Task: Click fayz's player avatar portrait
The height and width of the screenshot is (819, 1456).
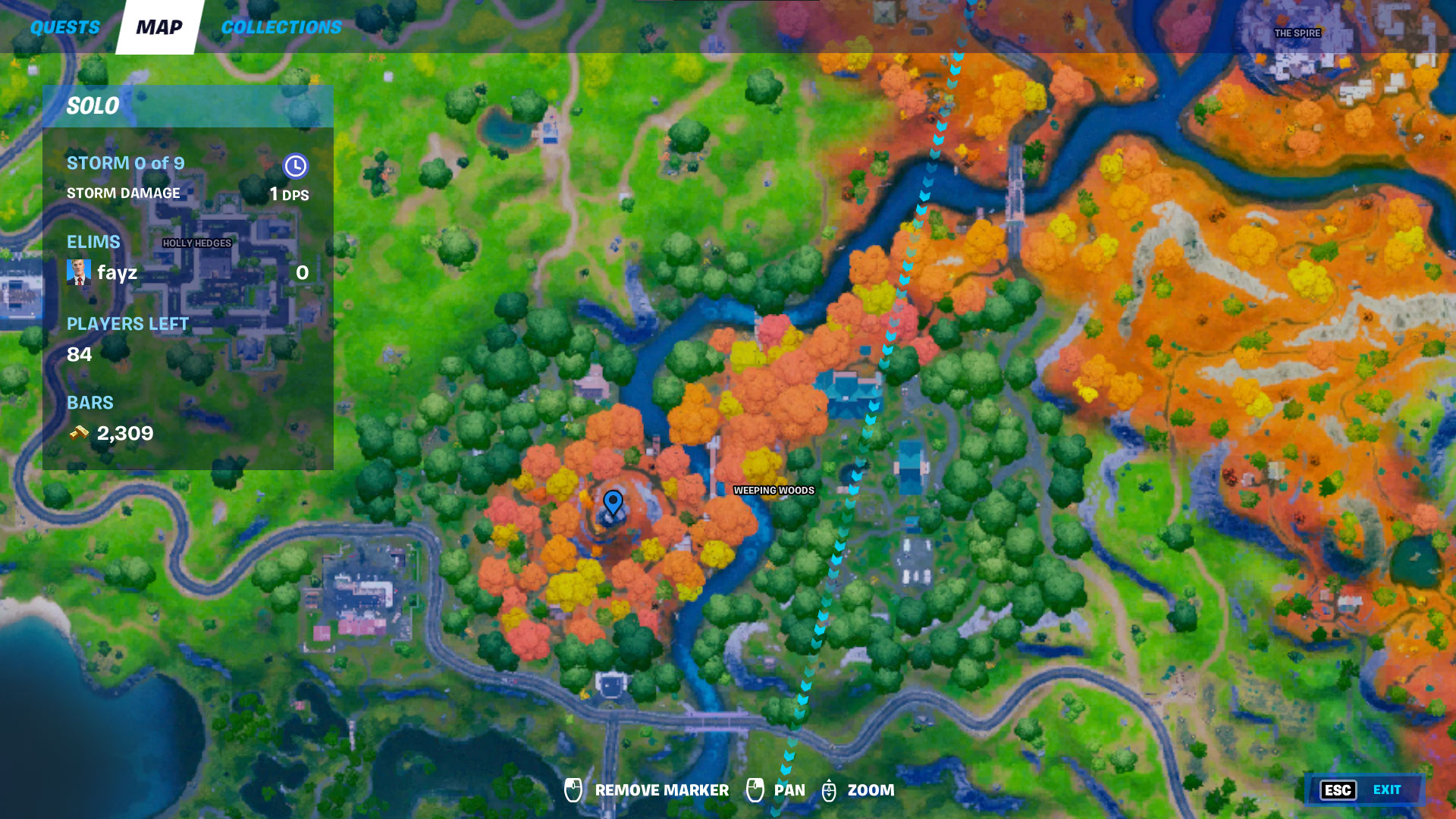Action: click(x=78, y=272)
